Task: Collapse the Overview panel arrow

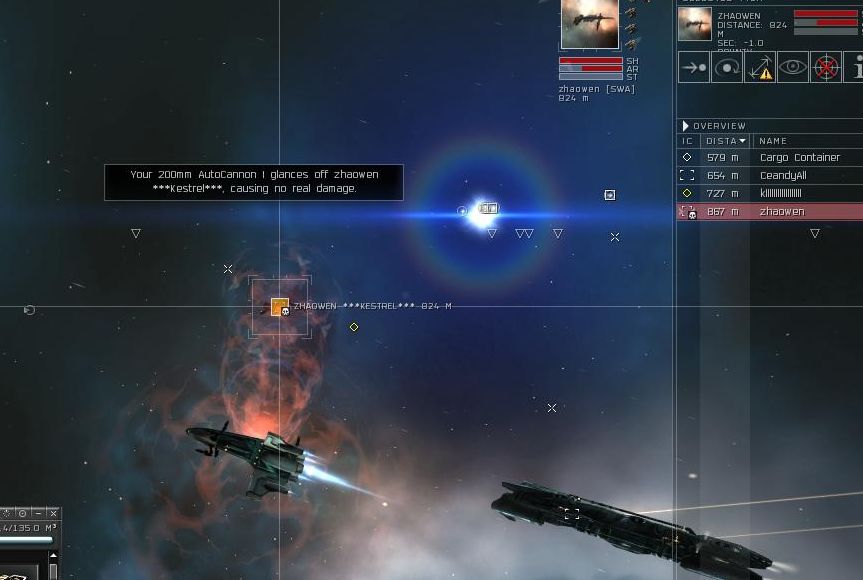Action: coord(685,126)
